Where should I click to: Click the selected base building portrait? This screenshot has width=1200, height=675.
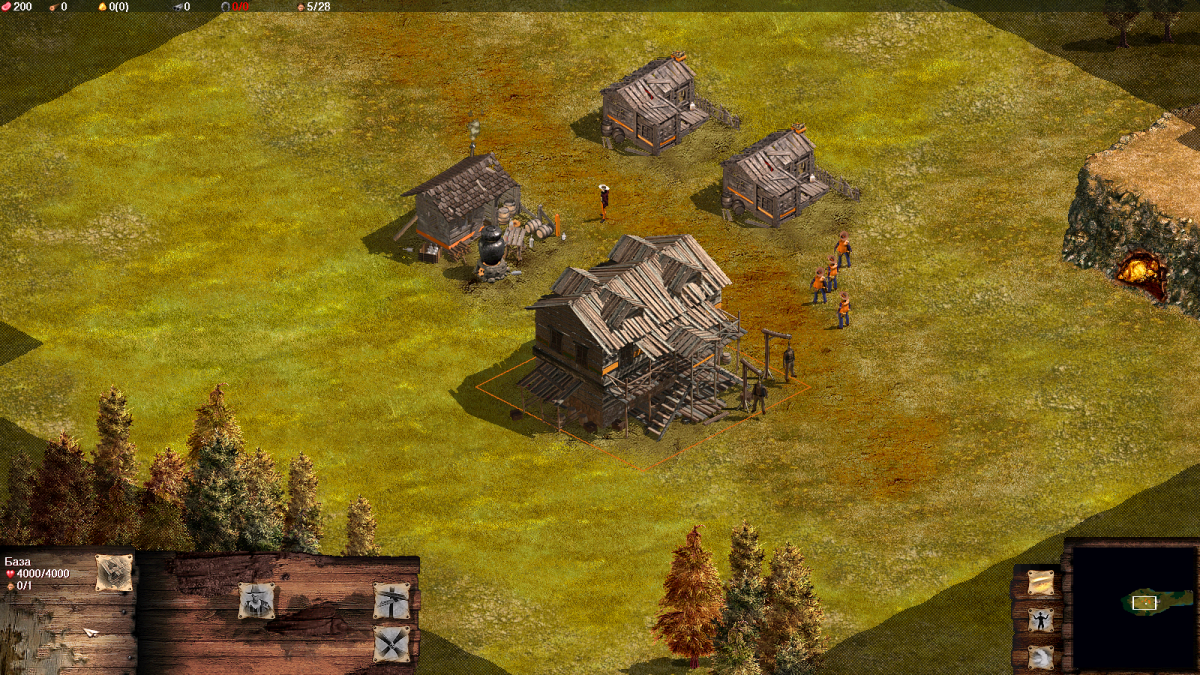[114, 573]
